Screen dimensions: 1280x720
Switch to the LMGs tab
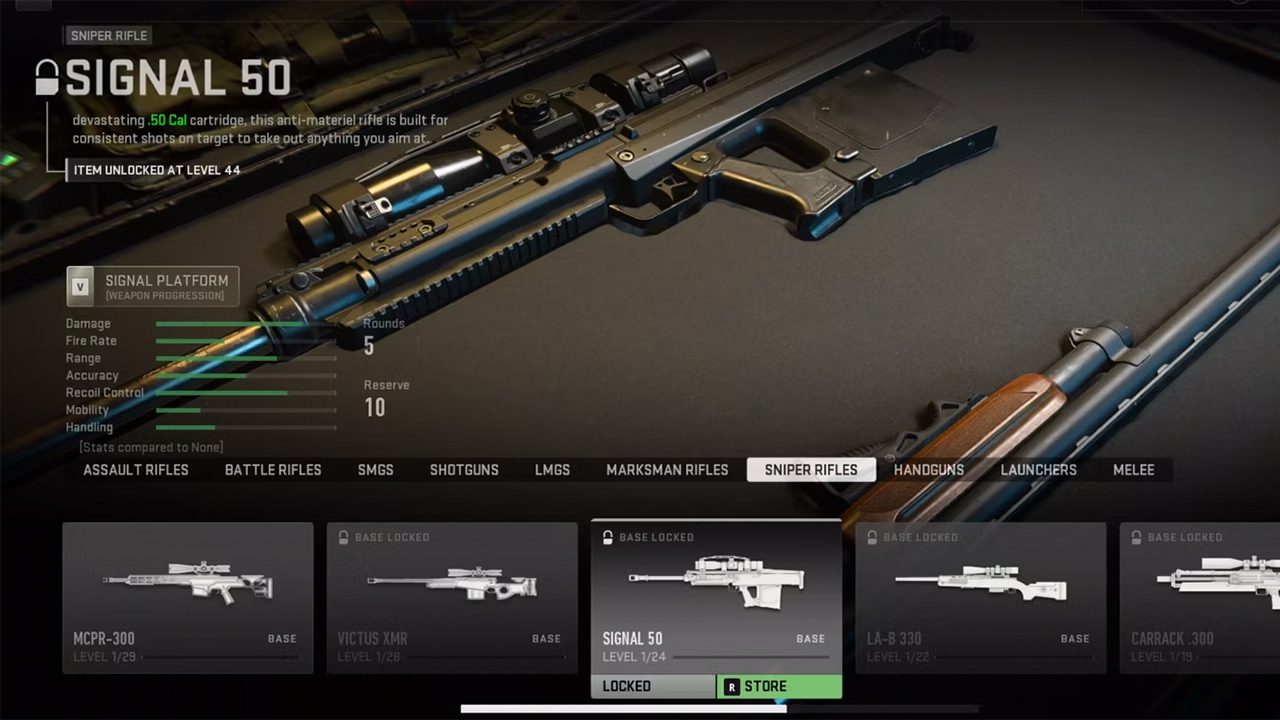point(552,470)
